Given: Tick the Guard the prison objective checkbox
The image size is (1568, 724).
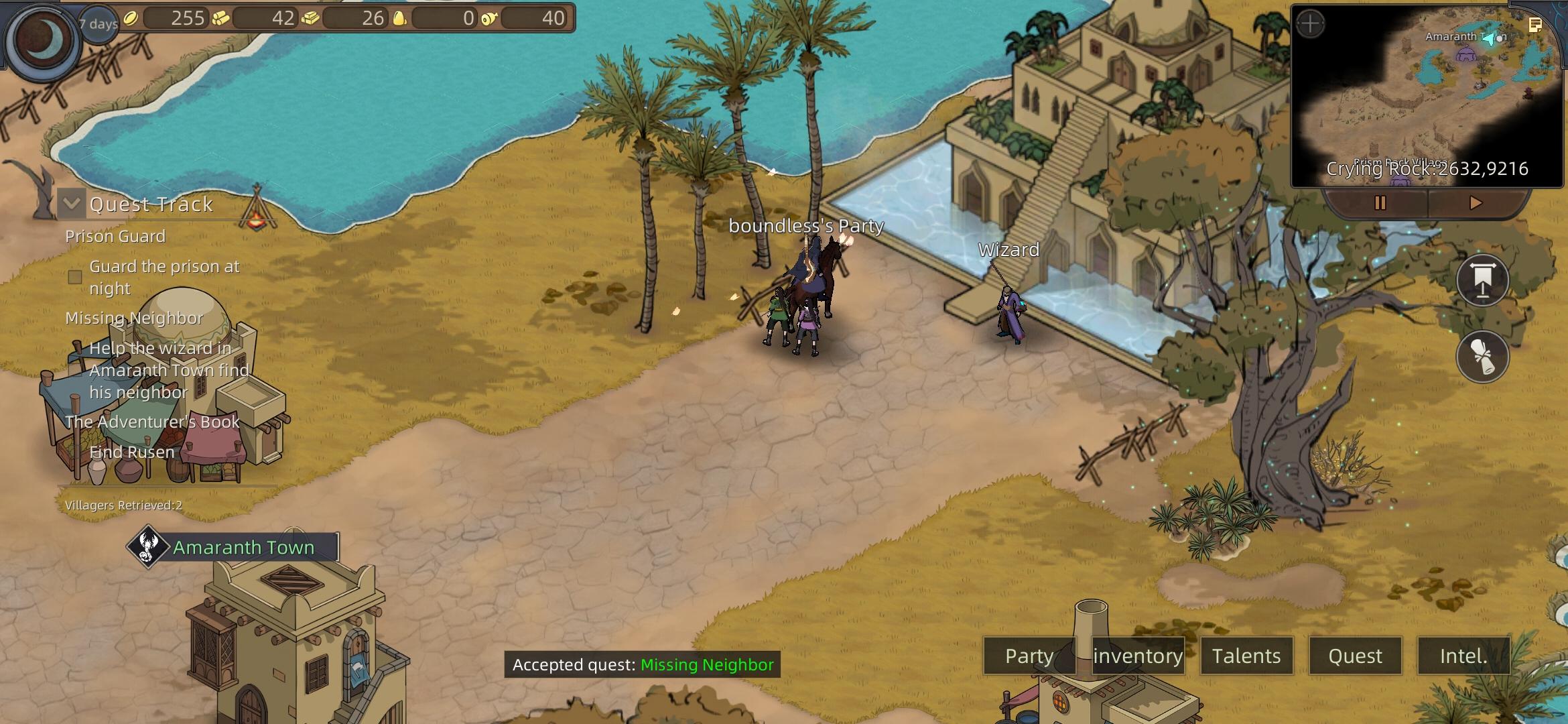Looking at the screenshot, I should (x=75, y=277).
